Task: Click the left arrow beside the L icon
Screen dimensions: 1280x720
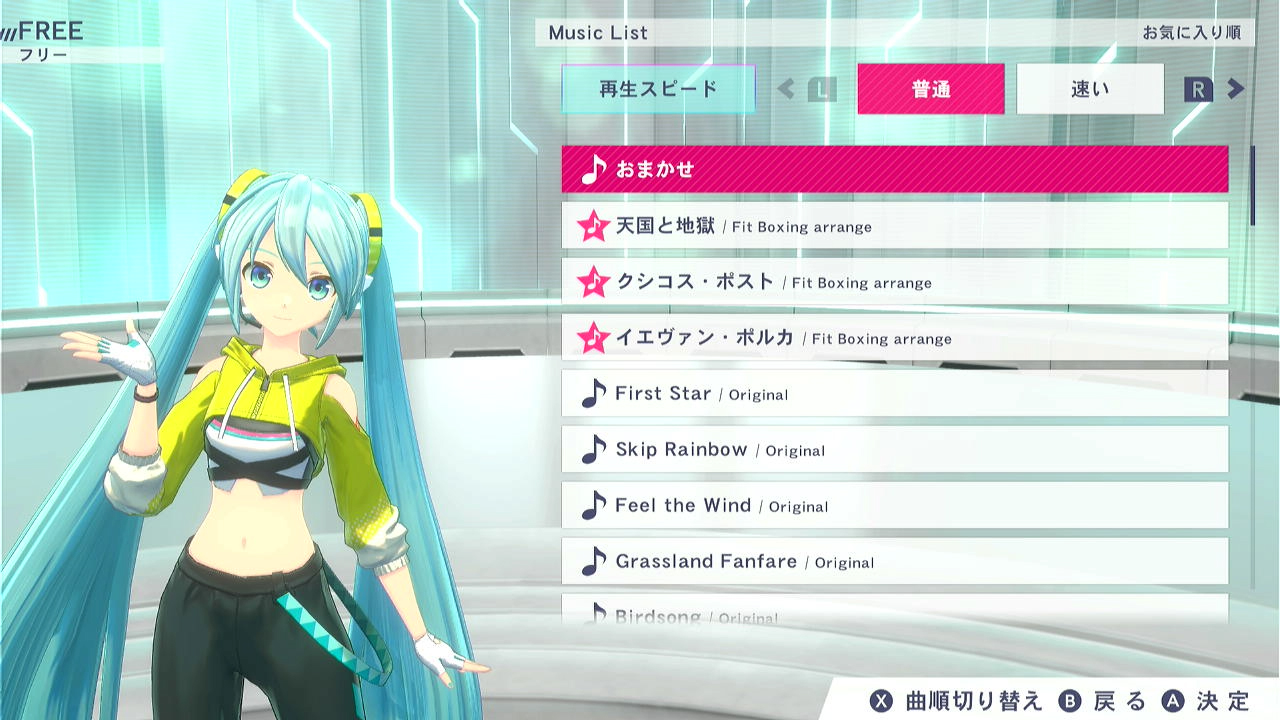Action: pyautogui.click(x=786, y=89)
